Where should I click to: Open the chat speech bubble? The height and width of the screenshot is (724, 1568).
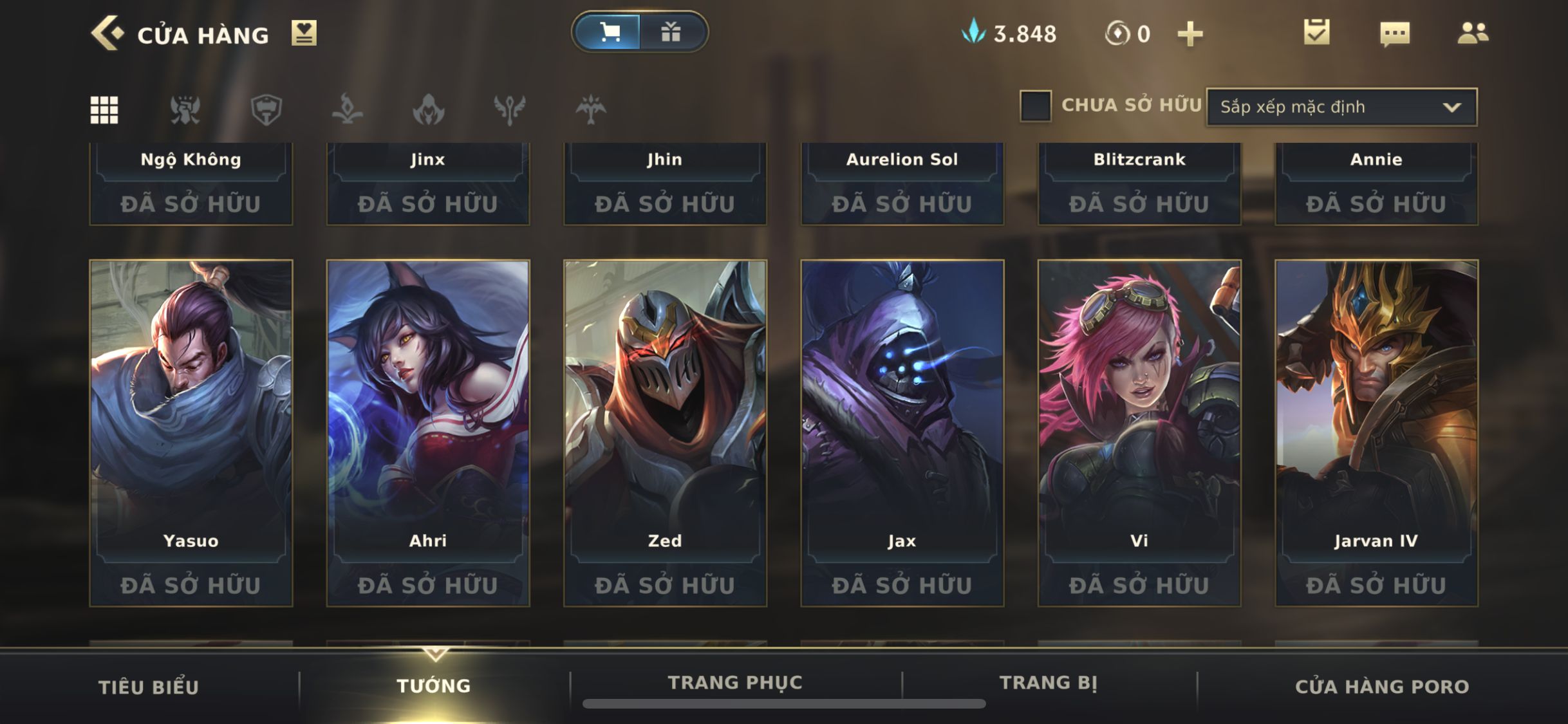pyautogui.click(x=1395, y=33)
